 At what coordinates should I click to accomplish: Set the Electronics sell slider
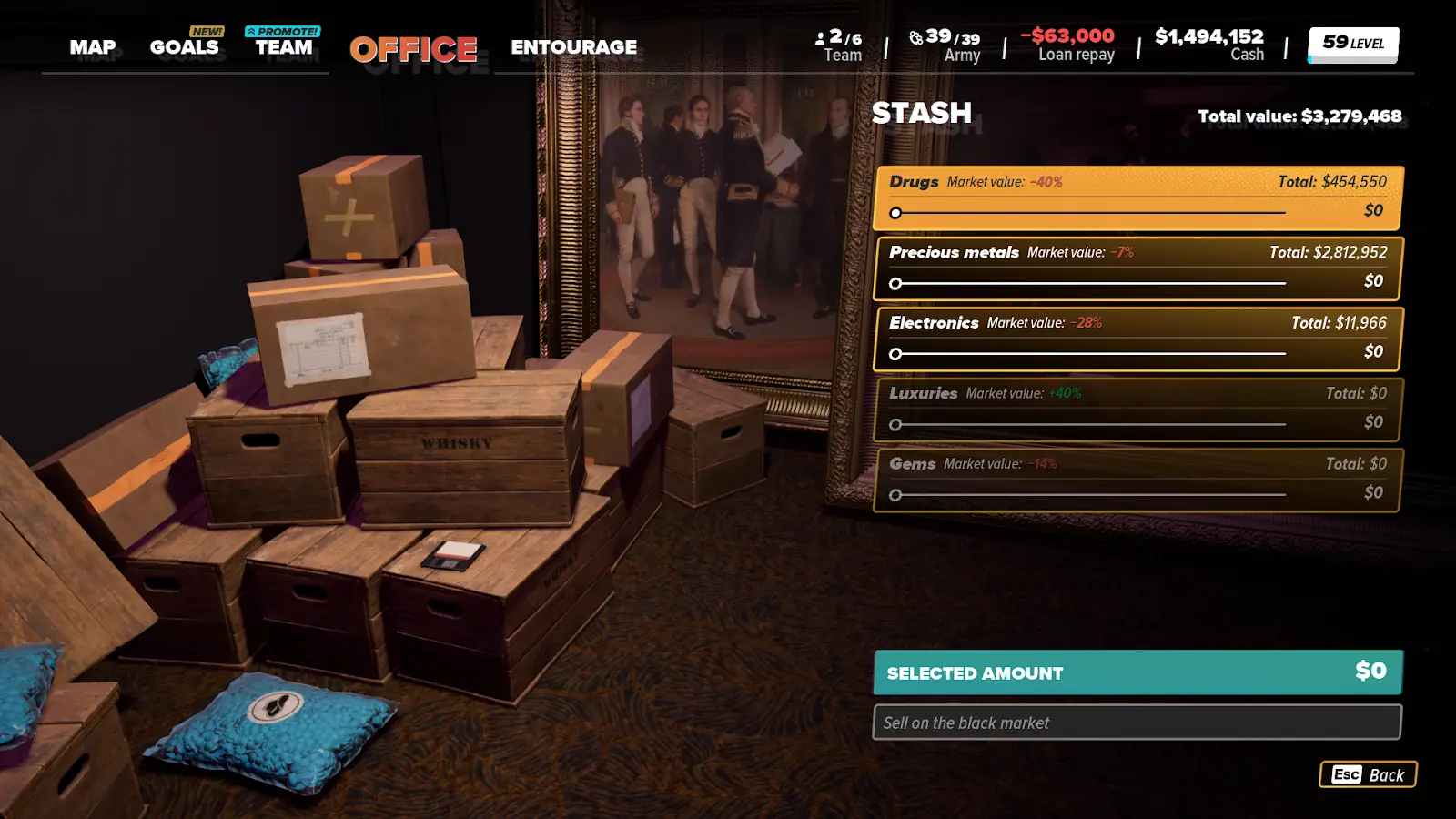[x=1089, y=353]
